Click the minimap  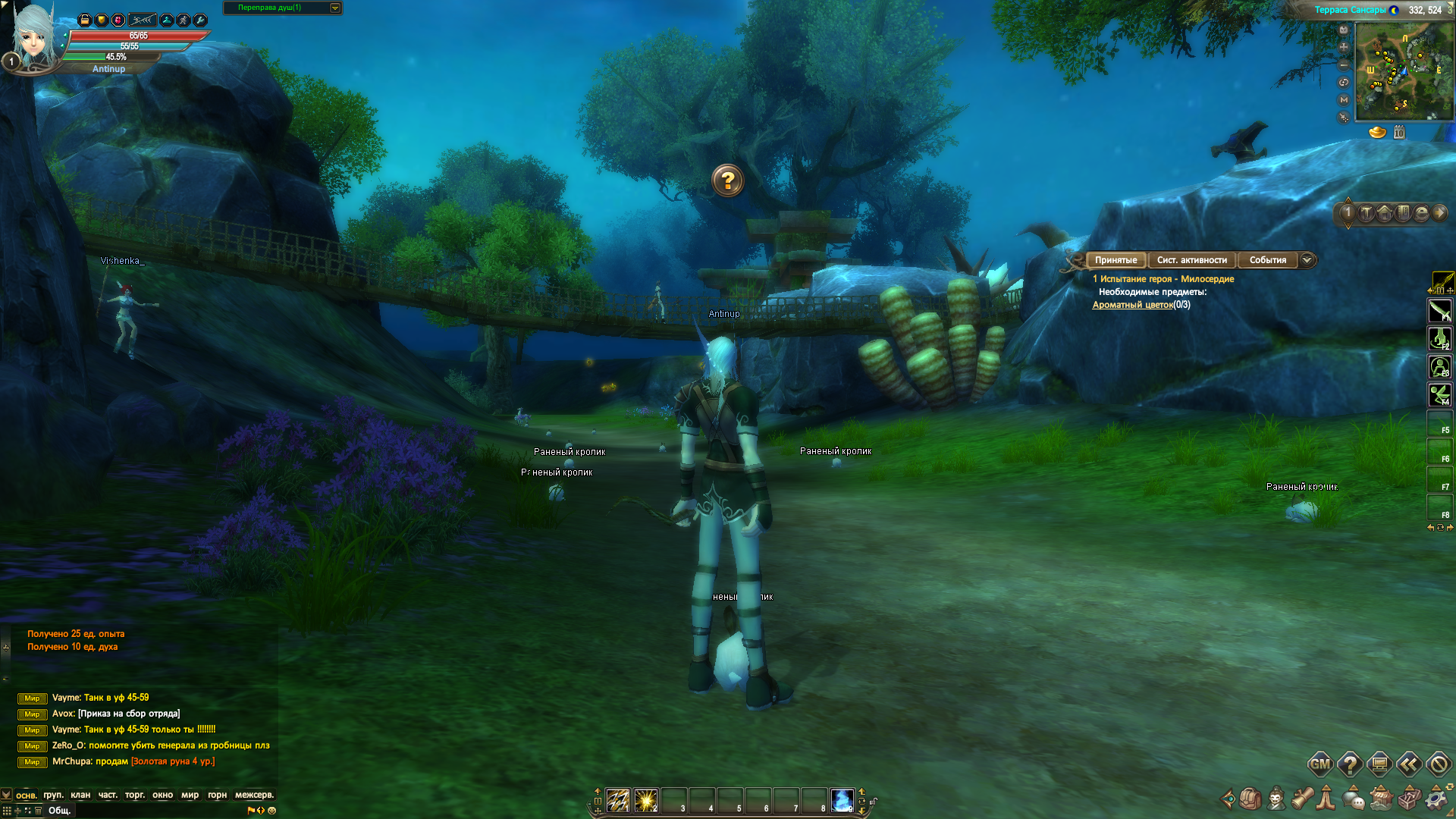(1403, 71)
